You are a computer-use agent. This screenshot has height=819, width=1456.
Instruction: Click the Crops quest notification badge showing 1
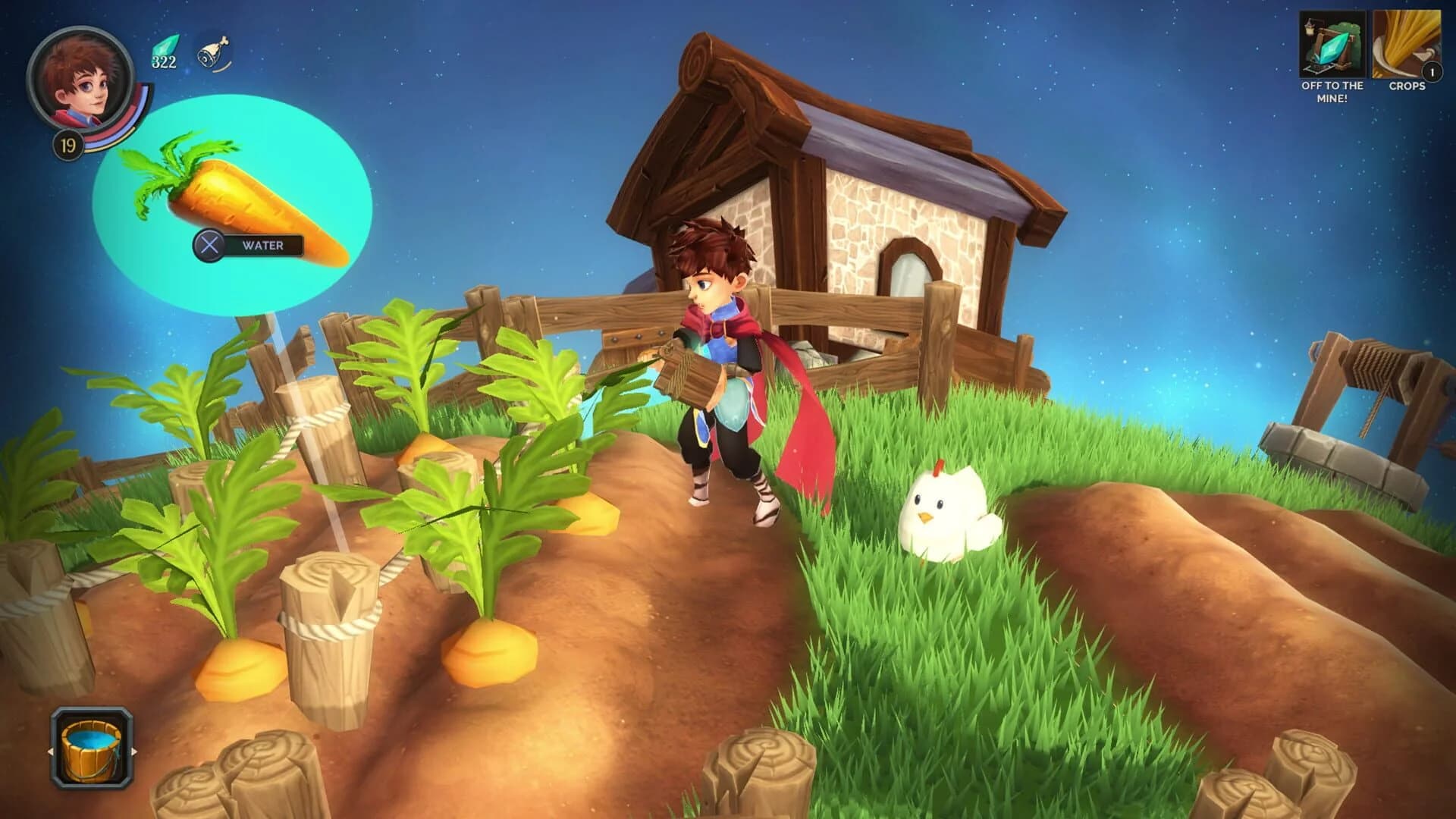pos(1433,72)
